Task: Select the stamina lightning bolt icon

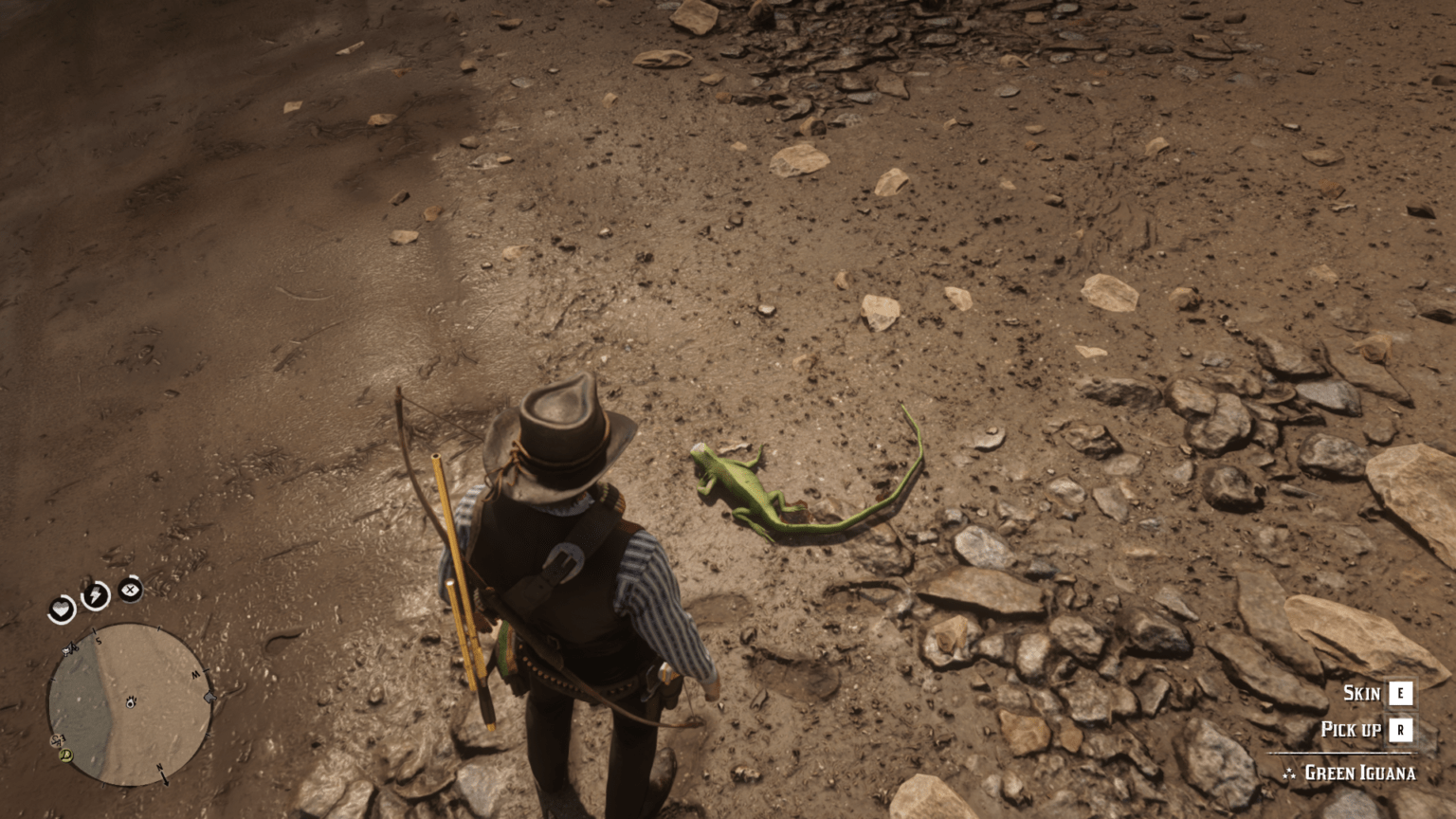Action: (94, 593)
